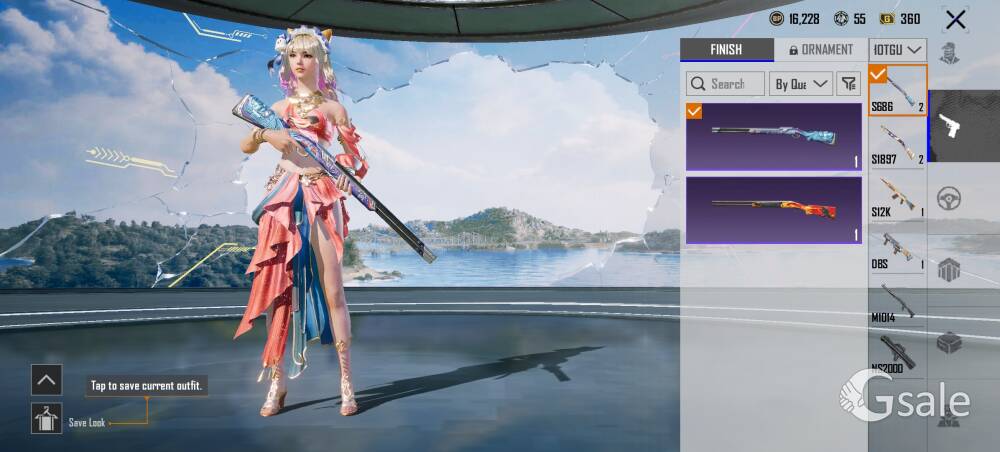The width and height of the screenshot is (1000, 452).
Task: Pick the S12K from the weapon list
Action: tap(898, 196)
